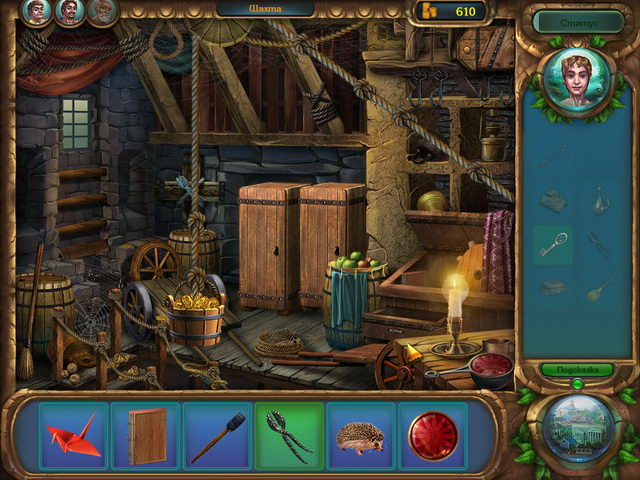Choose the torch item slot

217,436
